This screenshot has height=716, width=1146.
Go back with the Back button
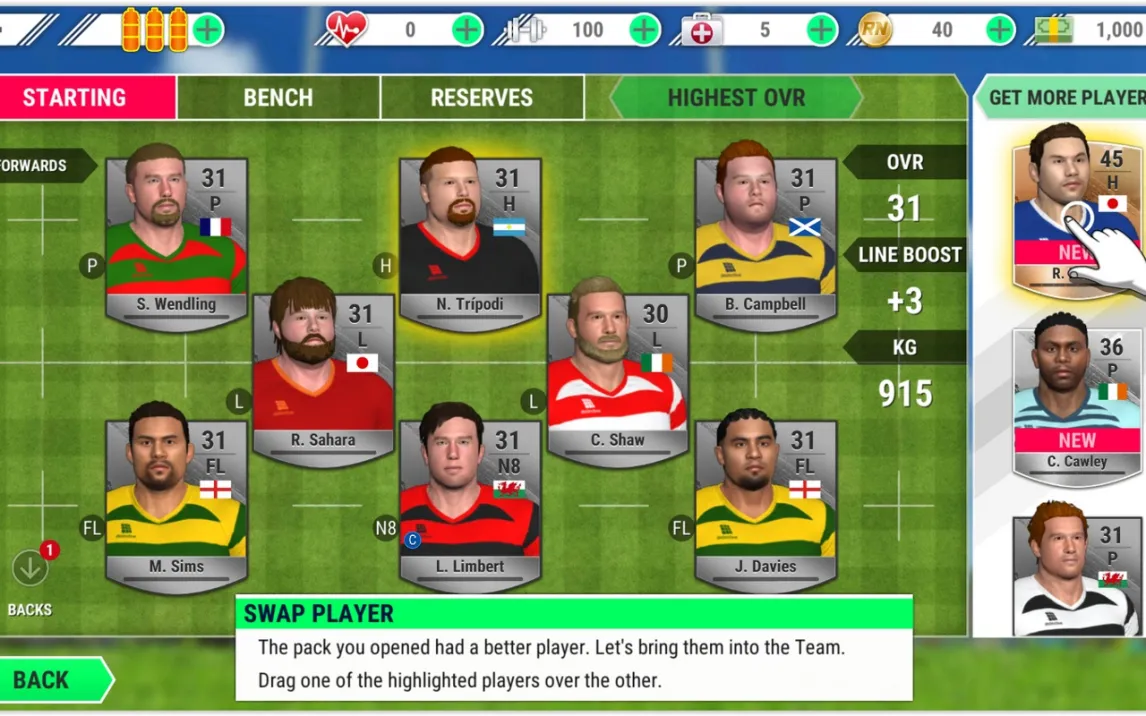[x=52, y=680]
